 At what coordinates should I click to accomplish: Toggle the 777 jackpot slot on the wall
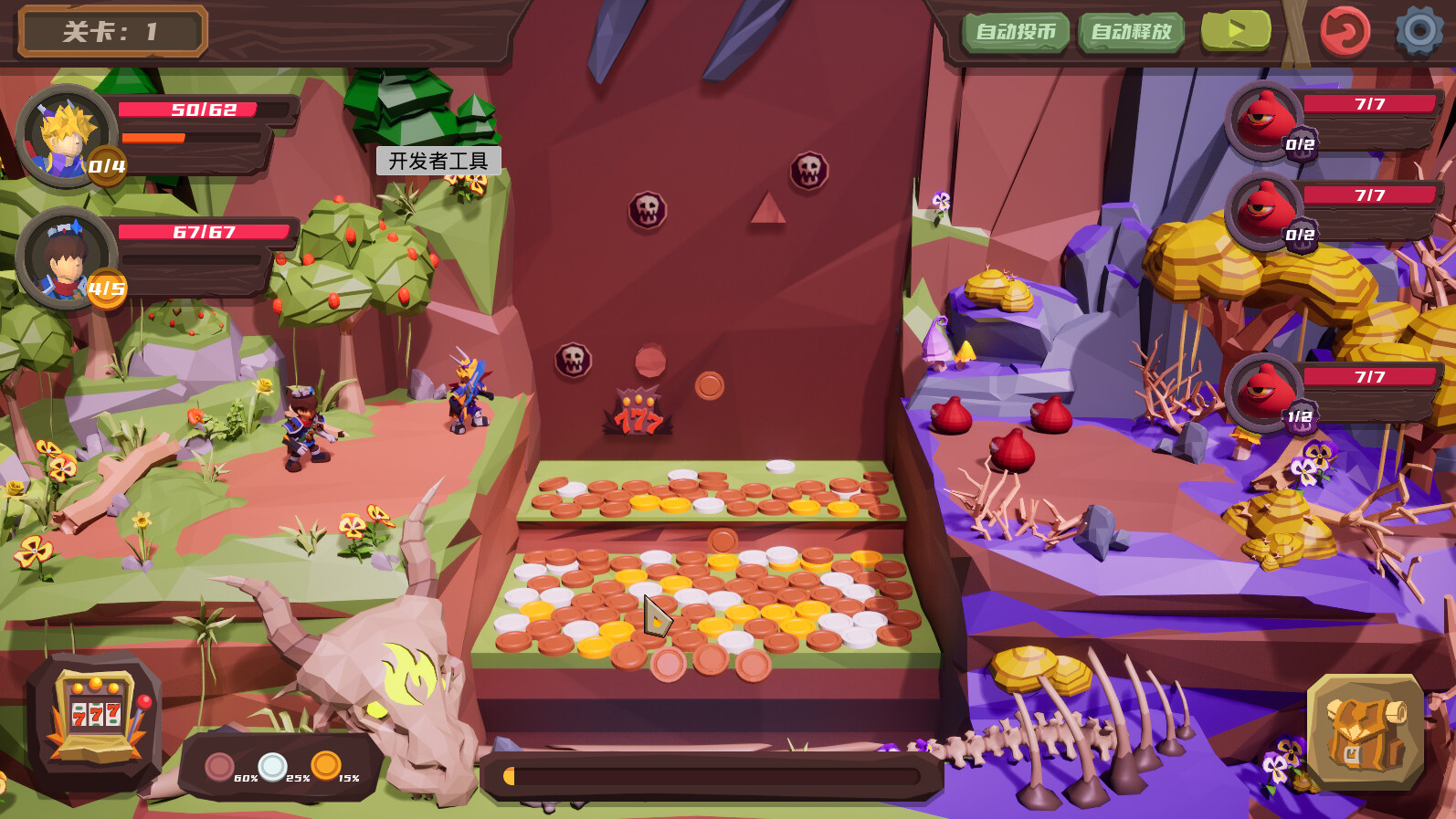639,409
